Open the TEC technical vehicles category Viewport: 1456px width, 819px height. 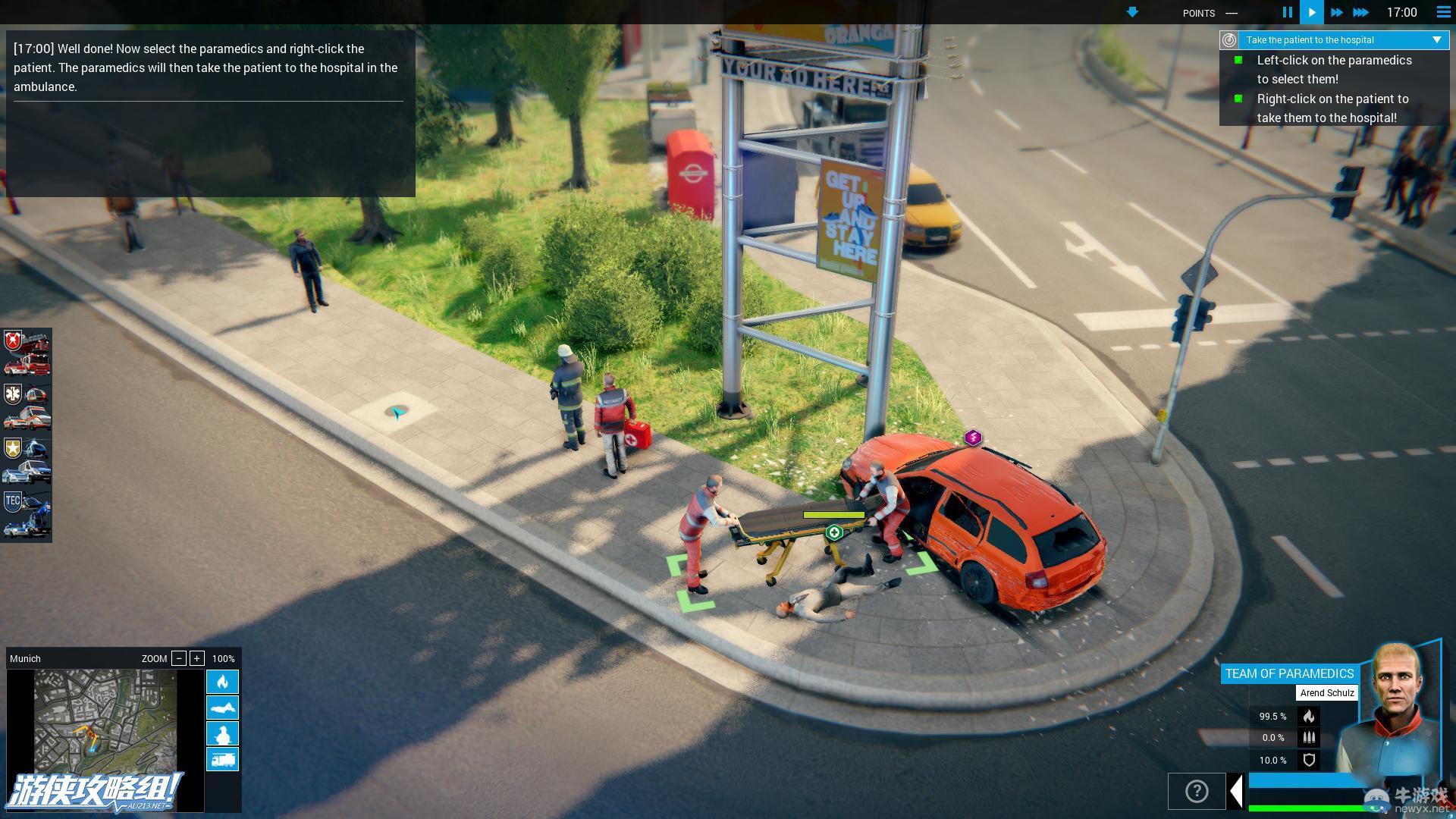27,515
